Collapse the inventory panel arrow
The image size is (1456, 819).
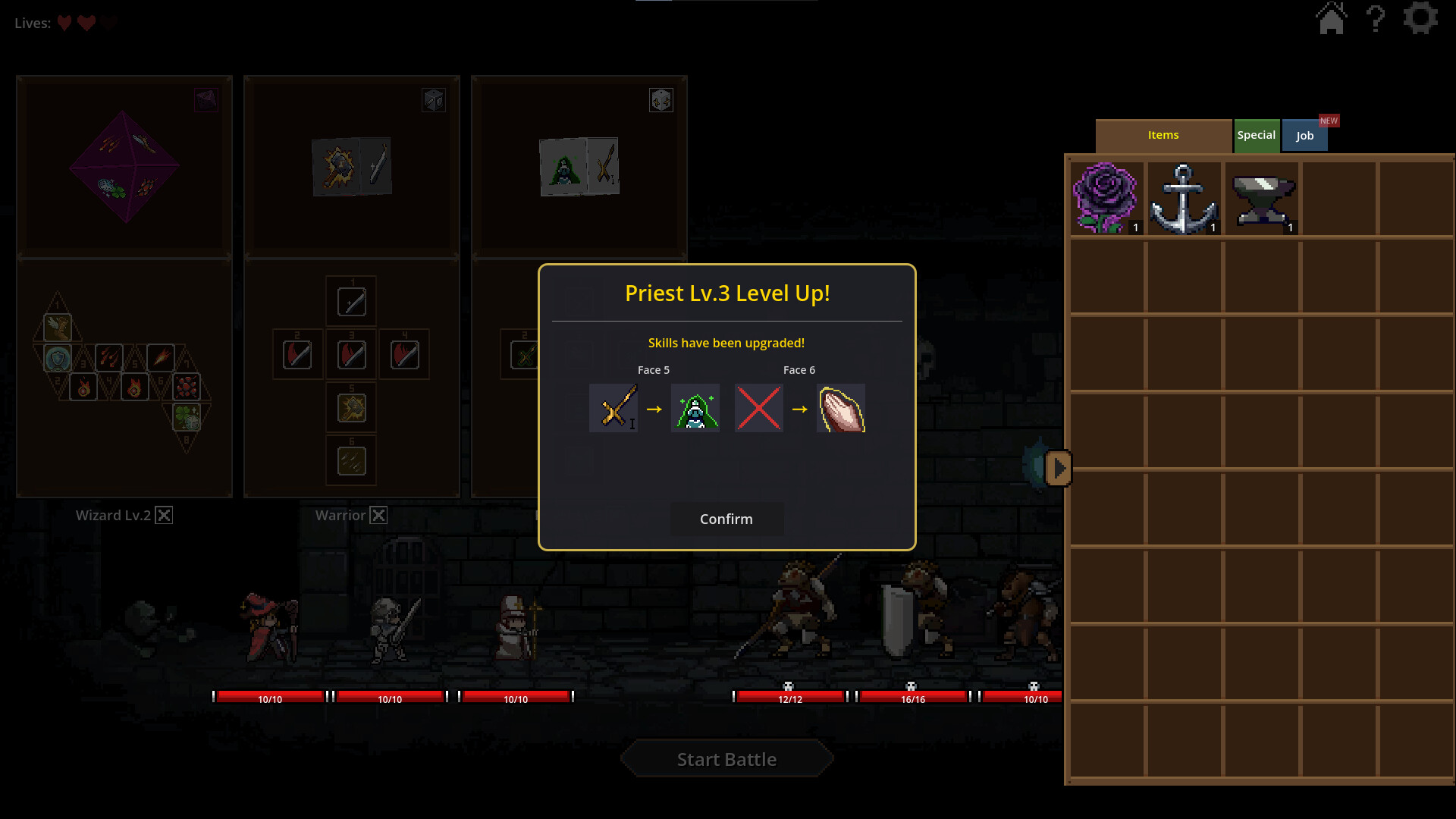pyautogui.click(x=1059, y=469)
